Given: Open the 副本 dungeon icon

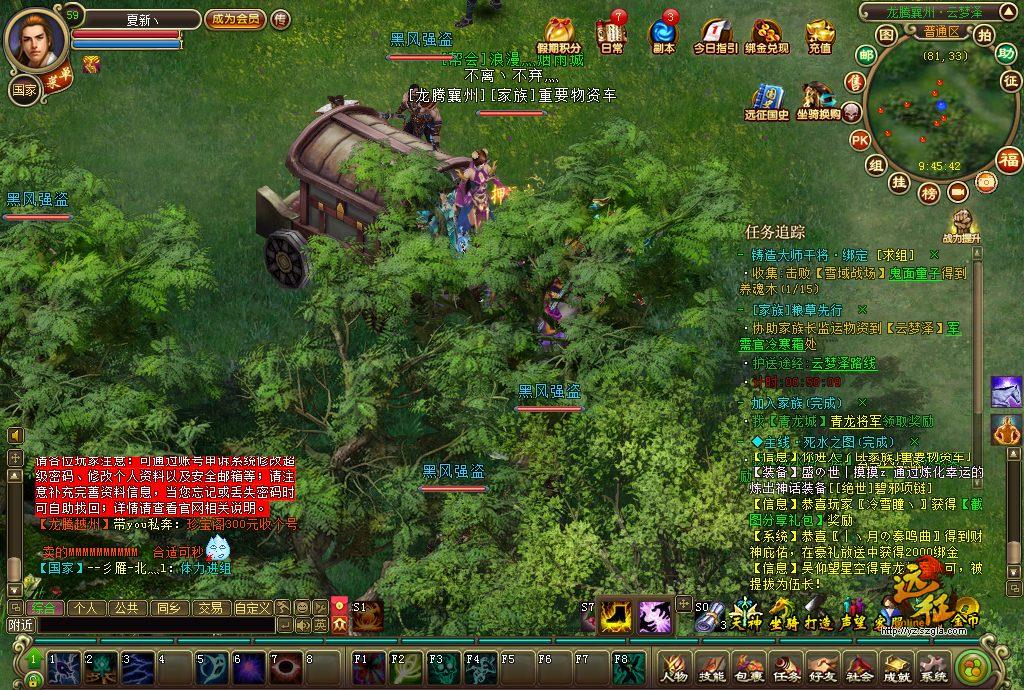Looking at the screenshot, I should click(x=663, y=36).
